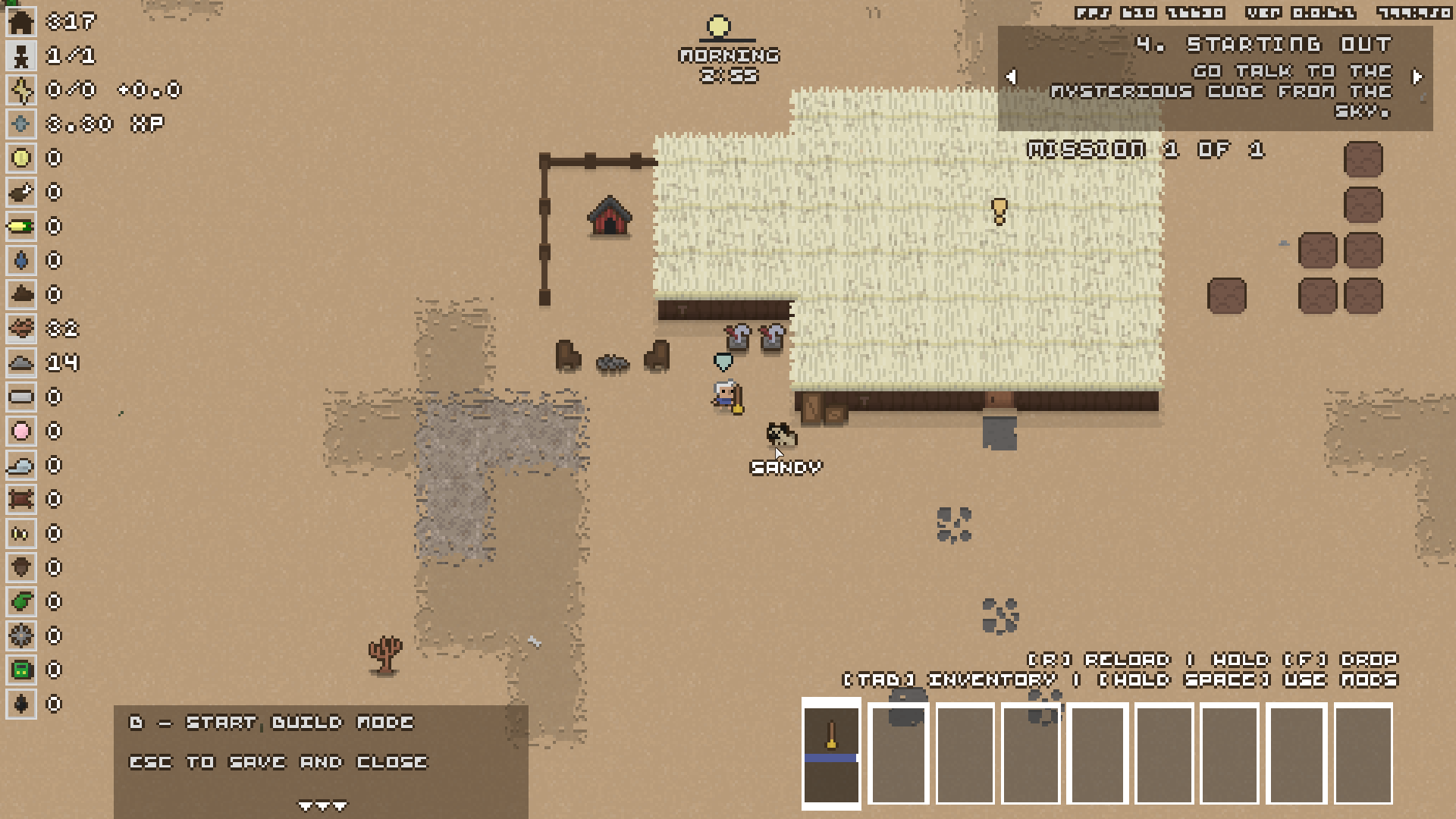Click the population figure icon
Screen dimensions: 1456x819
pos(21,56)
